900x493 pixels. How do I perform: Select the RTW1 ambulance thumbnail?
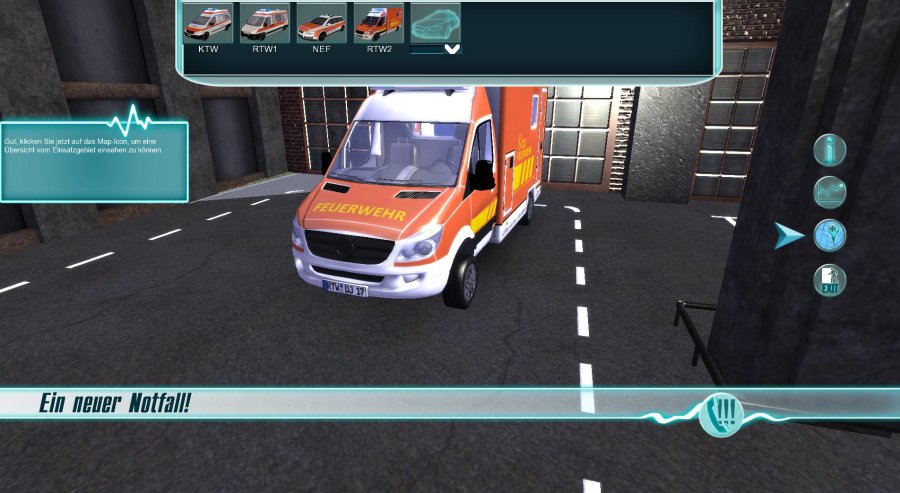265,23
